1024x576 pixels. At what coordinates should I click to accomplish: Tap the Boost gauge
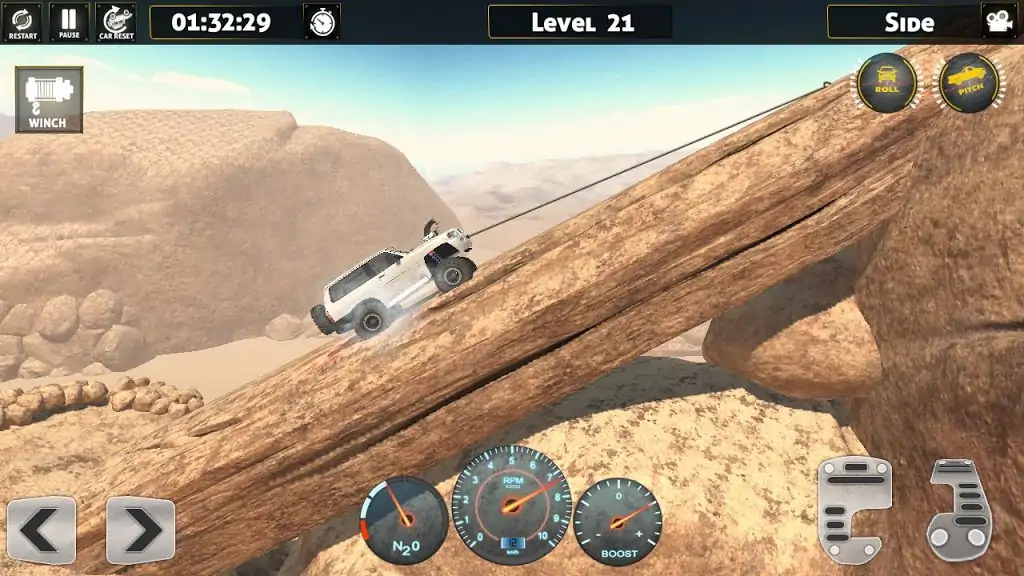618,520
